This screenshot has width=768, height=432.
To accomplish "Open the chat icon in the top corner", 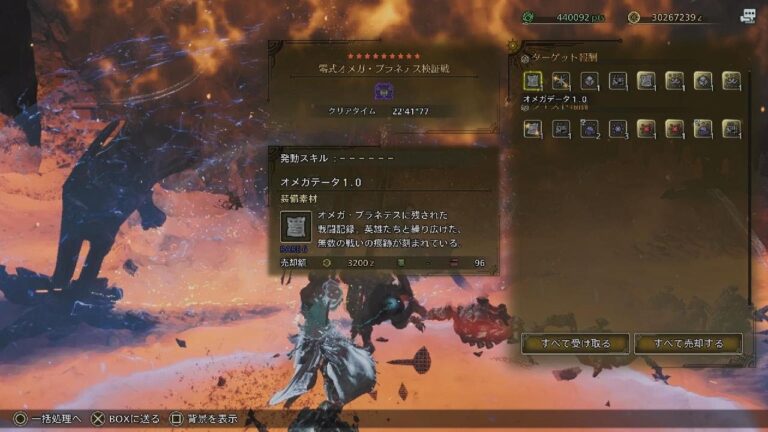I will pos(748,16).
